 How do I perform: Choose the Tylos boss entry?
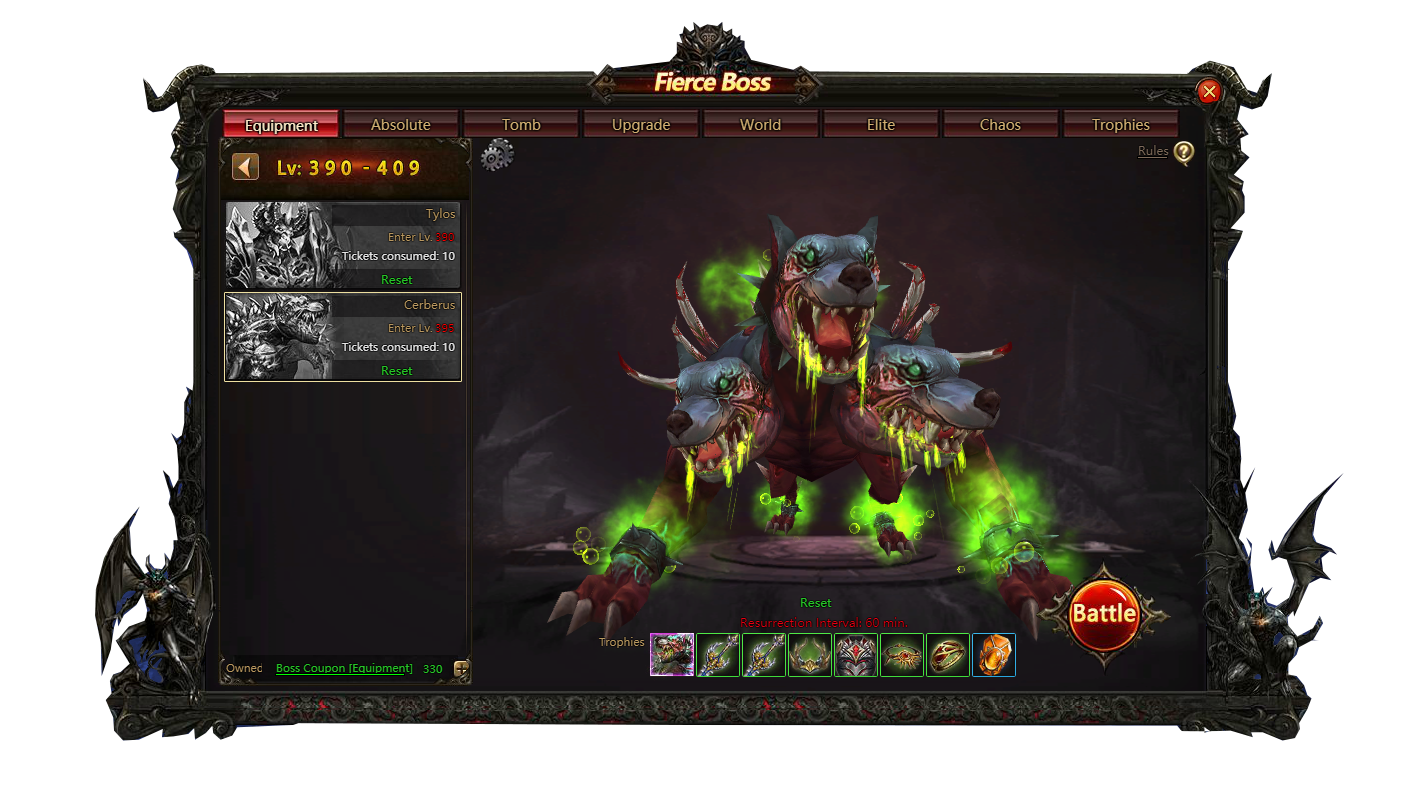tap(343, 246)
